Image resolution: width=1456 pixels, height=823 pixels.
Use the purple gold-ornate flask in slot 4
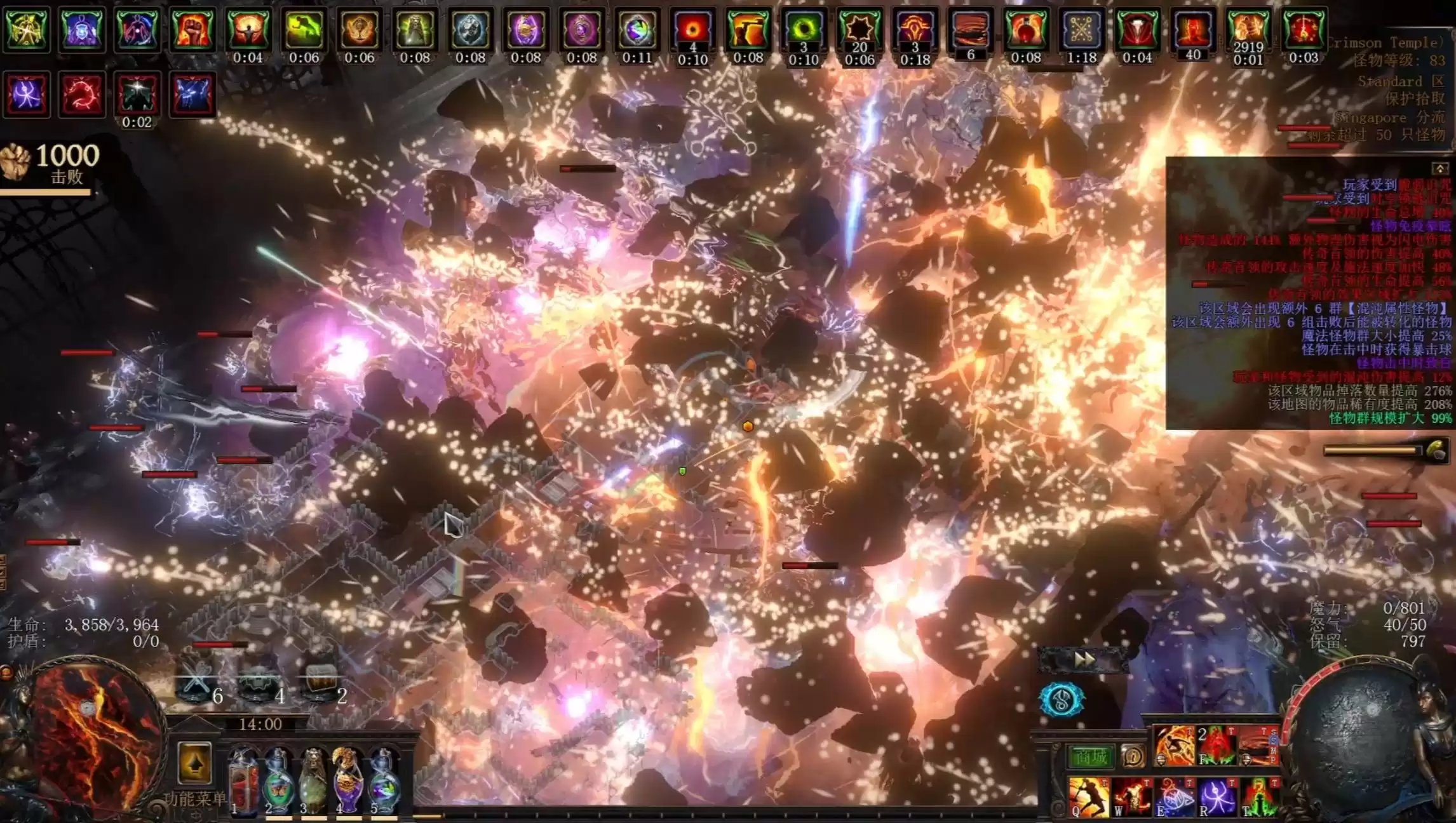[347, 781]
